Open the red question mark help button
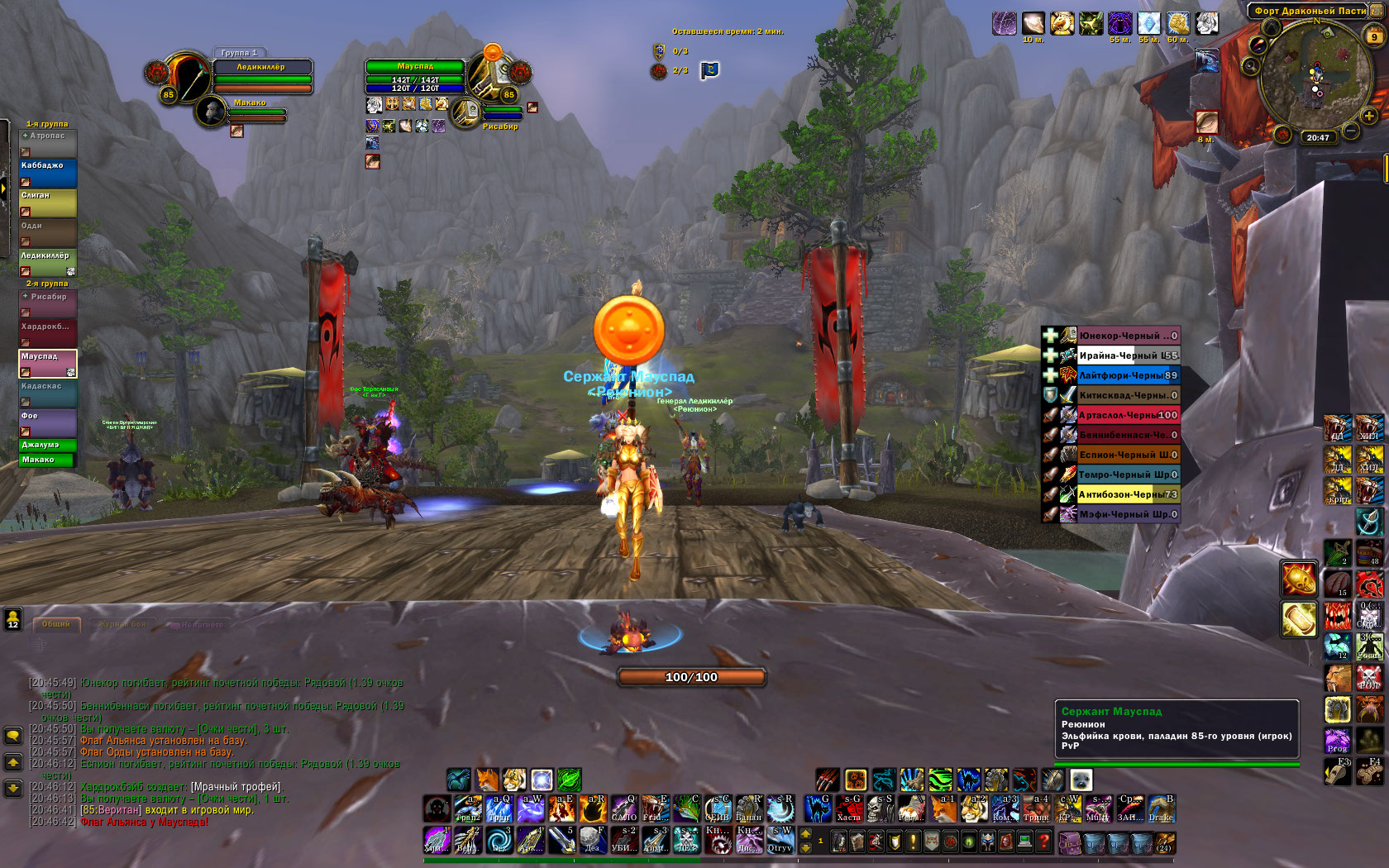This screenshot has width=1389, height=868. 1043,842
